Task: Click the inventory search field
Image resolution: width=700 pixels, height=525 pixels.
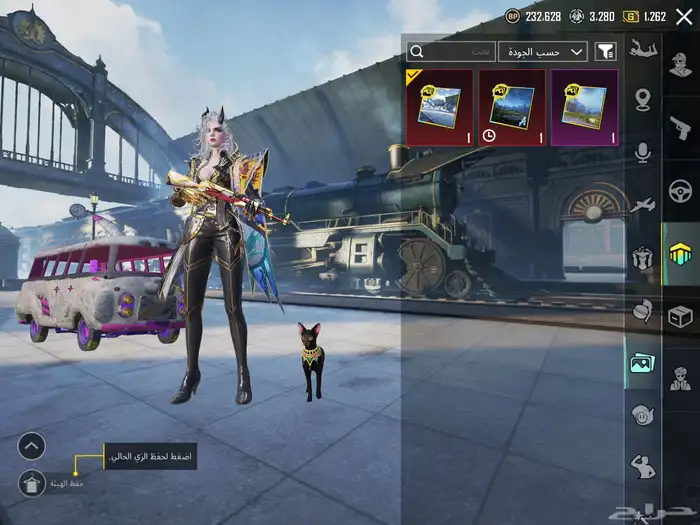Action: 451,51
